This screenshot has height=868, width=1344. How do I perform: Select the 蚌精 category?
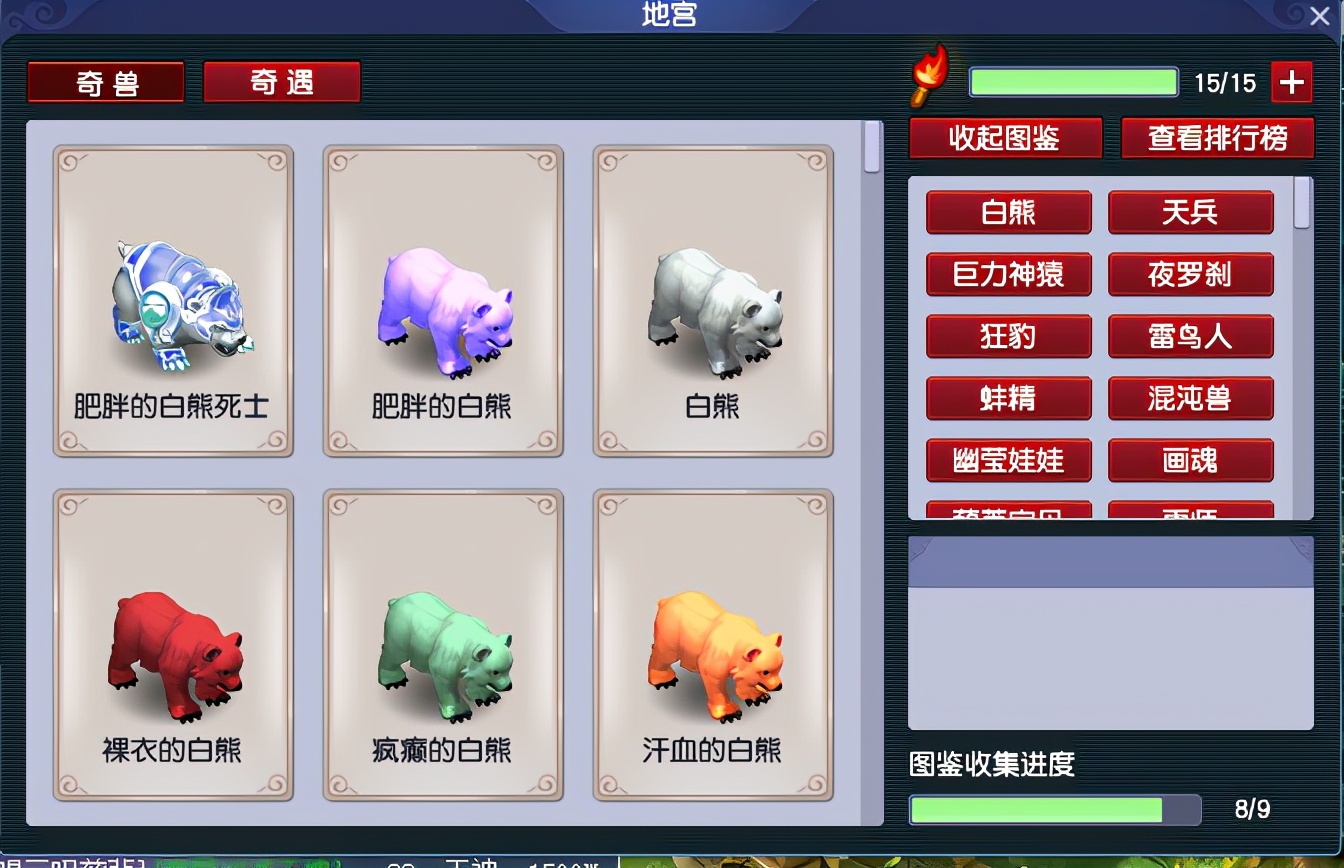pyautogui.click(x=1008, y=399)
